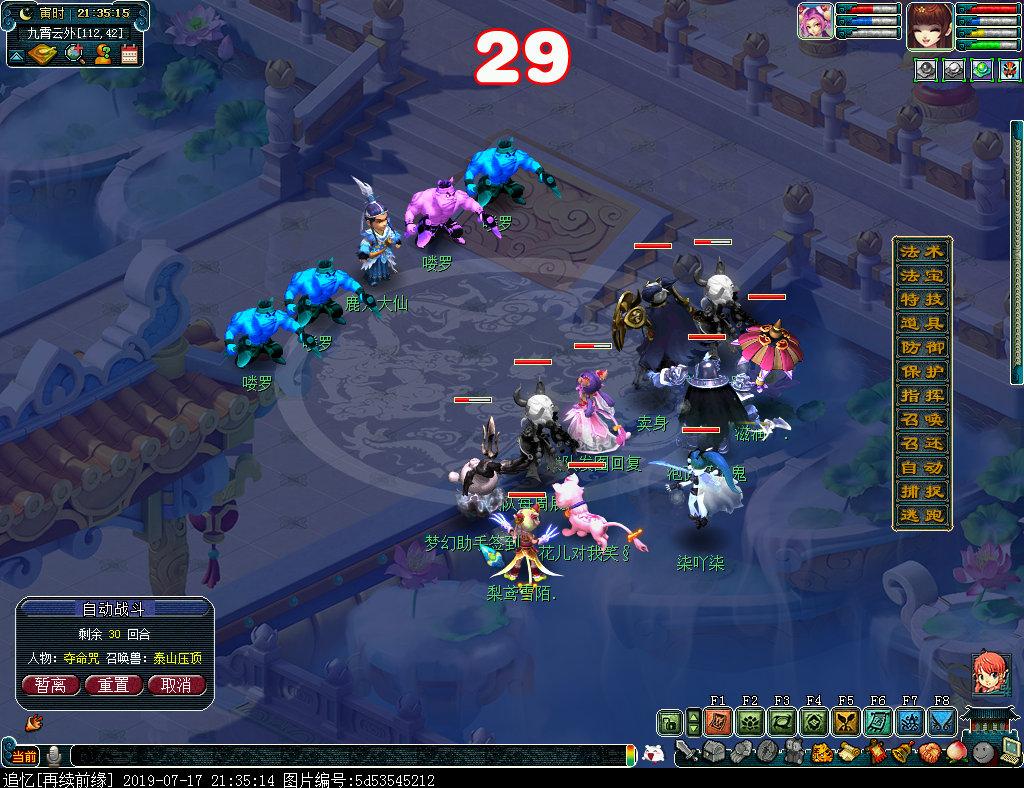1024x788 pixels.
Task: Select the 召唤 summon command
Action: tap(921, 420)
